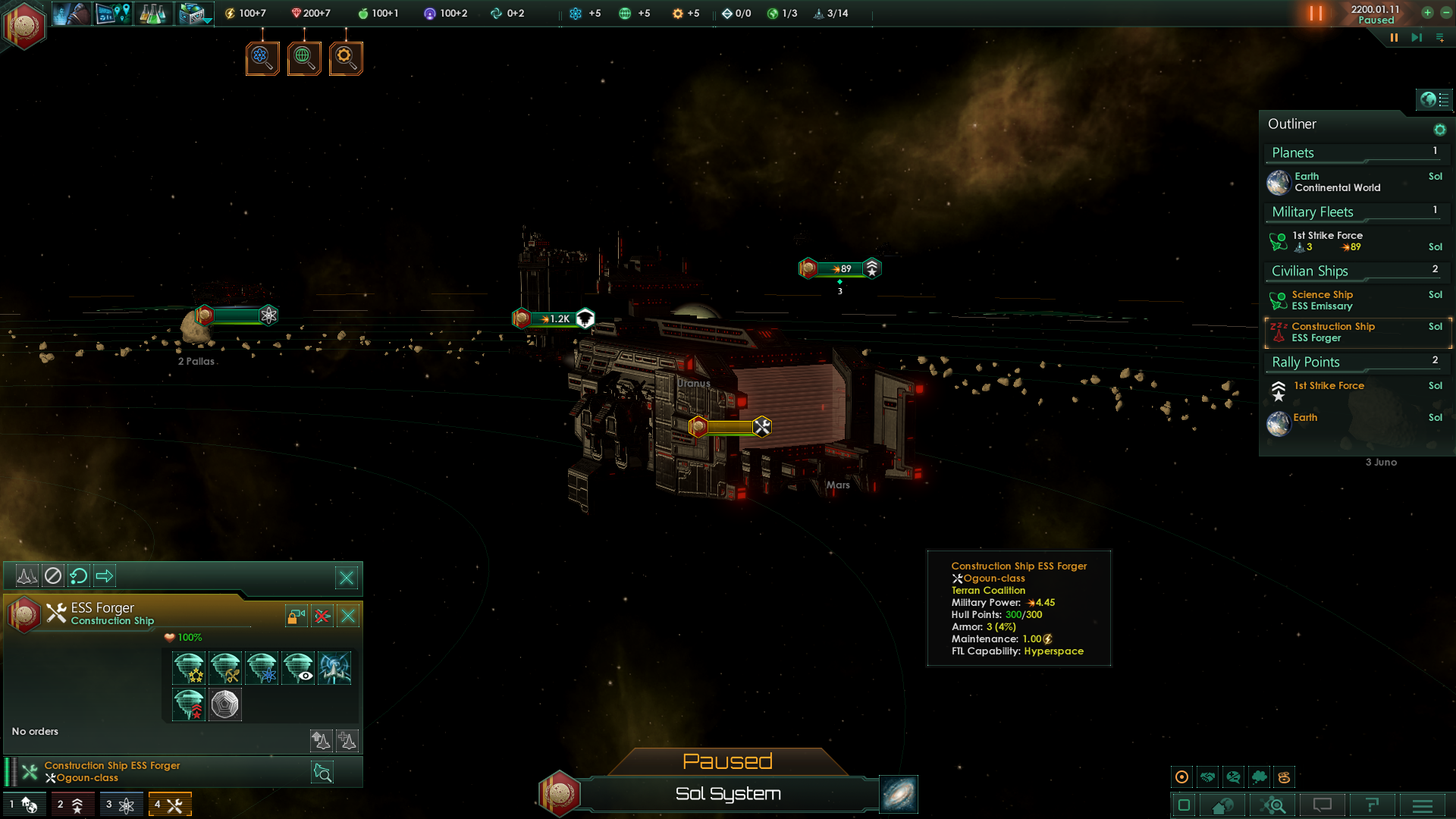Screen dimensions: 1456x819
Task: Open the empire government emblem menu
Action: pos(24,25)
